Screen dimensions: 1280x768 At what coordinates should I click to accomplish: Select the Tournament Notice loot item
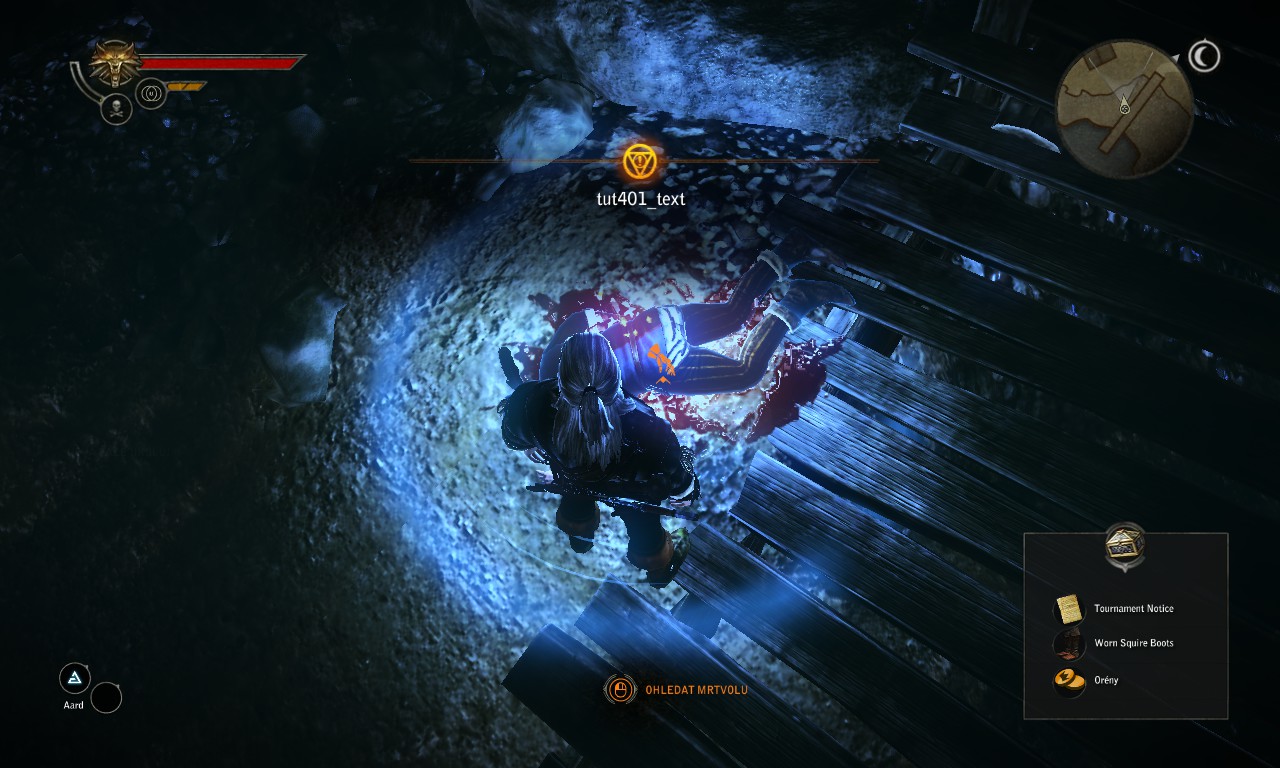click(x=1133, y=608)
